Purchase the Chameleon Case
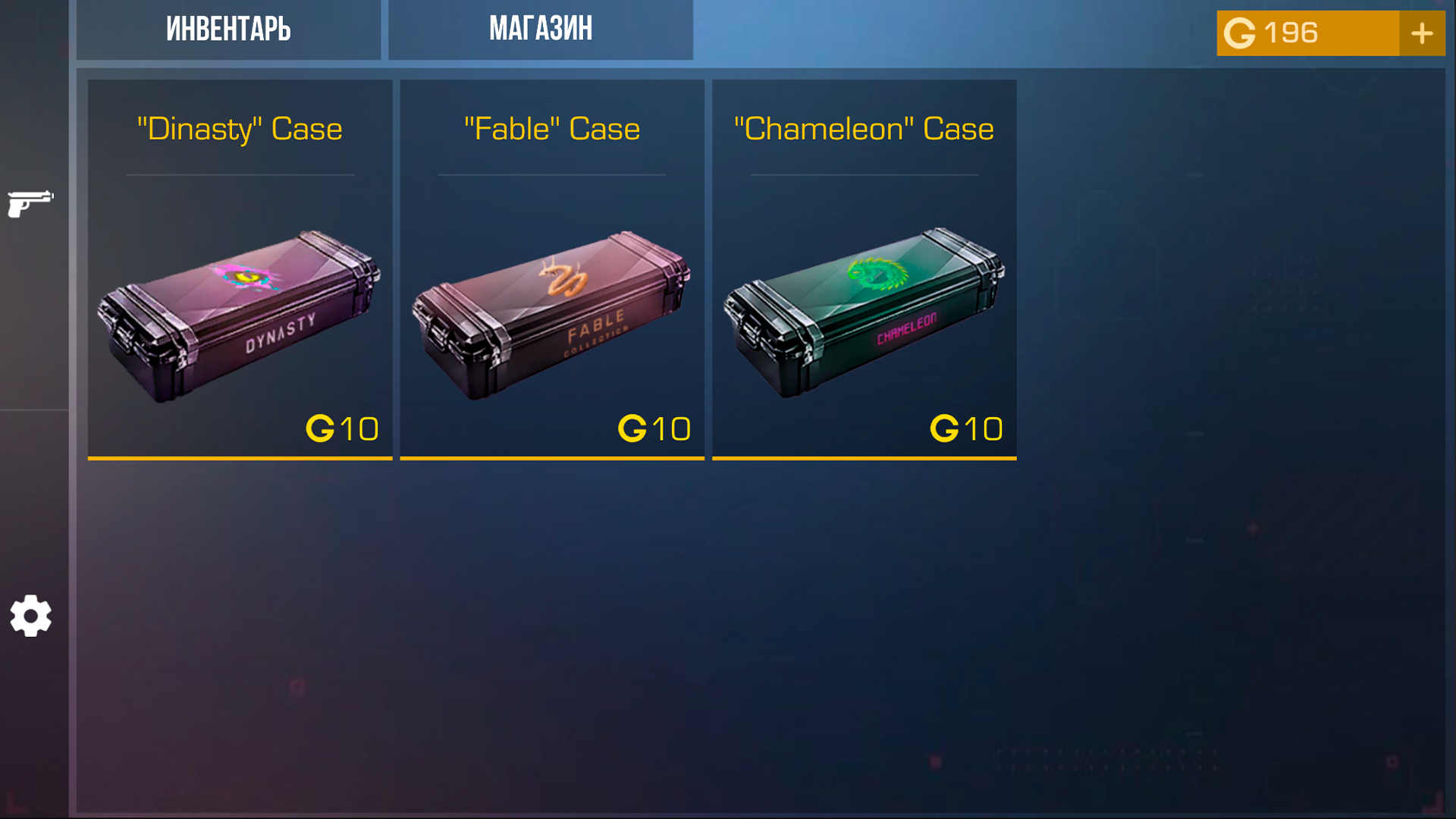The width and height of the screenshot is (1456, 819). (x=864, y=269)
